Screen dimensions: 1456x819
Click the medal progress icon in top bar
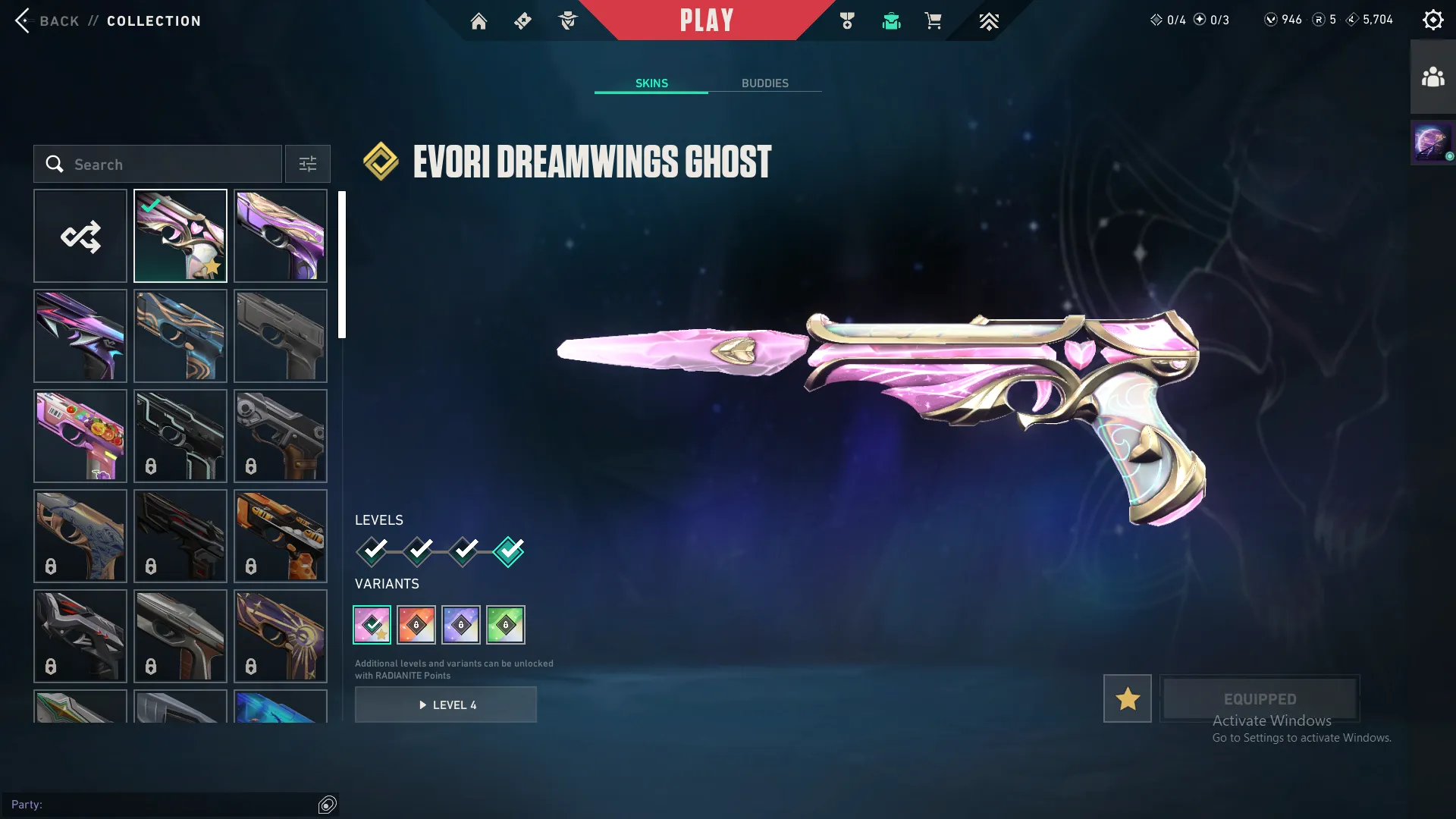tap(847, 20)
